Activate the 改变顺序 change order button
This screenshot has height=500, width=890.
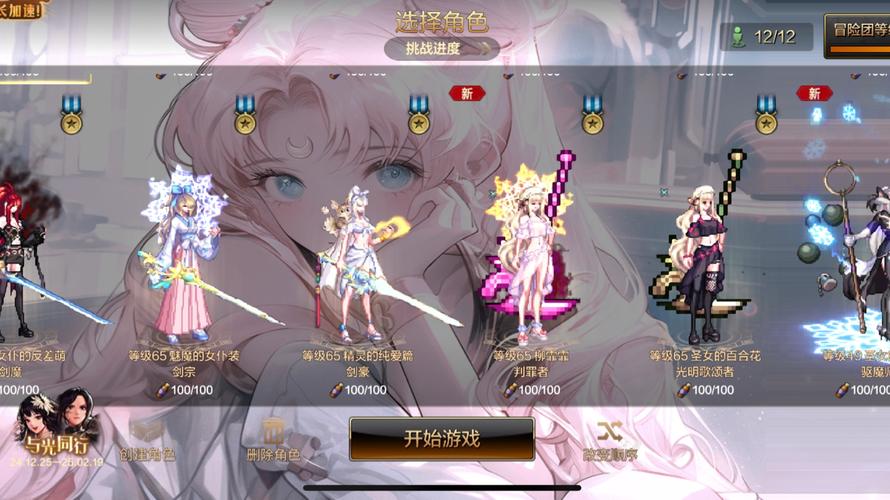(611, 440)
